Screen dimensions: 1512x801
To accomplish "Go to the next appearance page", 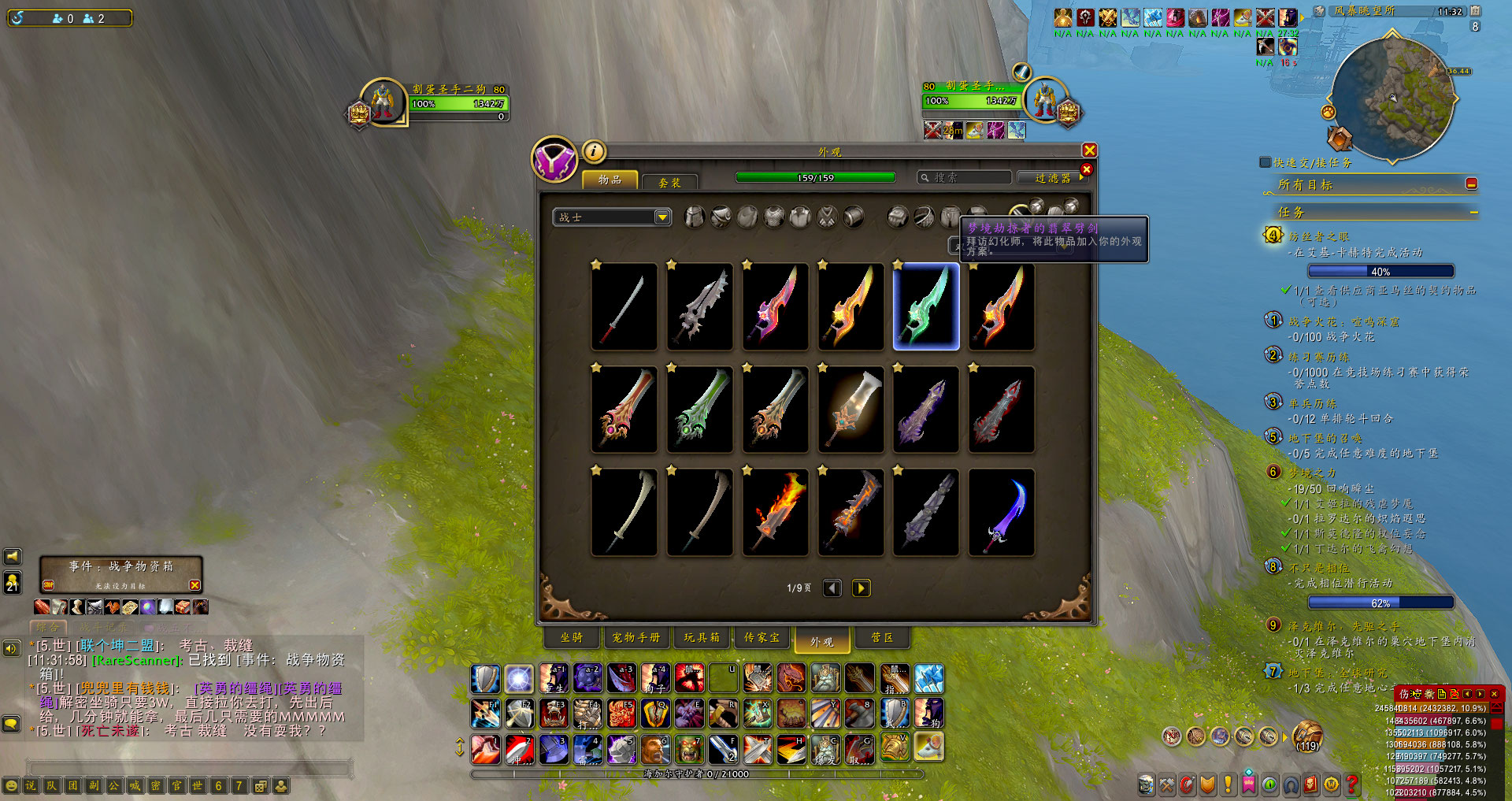I will [x=861, y=588].
